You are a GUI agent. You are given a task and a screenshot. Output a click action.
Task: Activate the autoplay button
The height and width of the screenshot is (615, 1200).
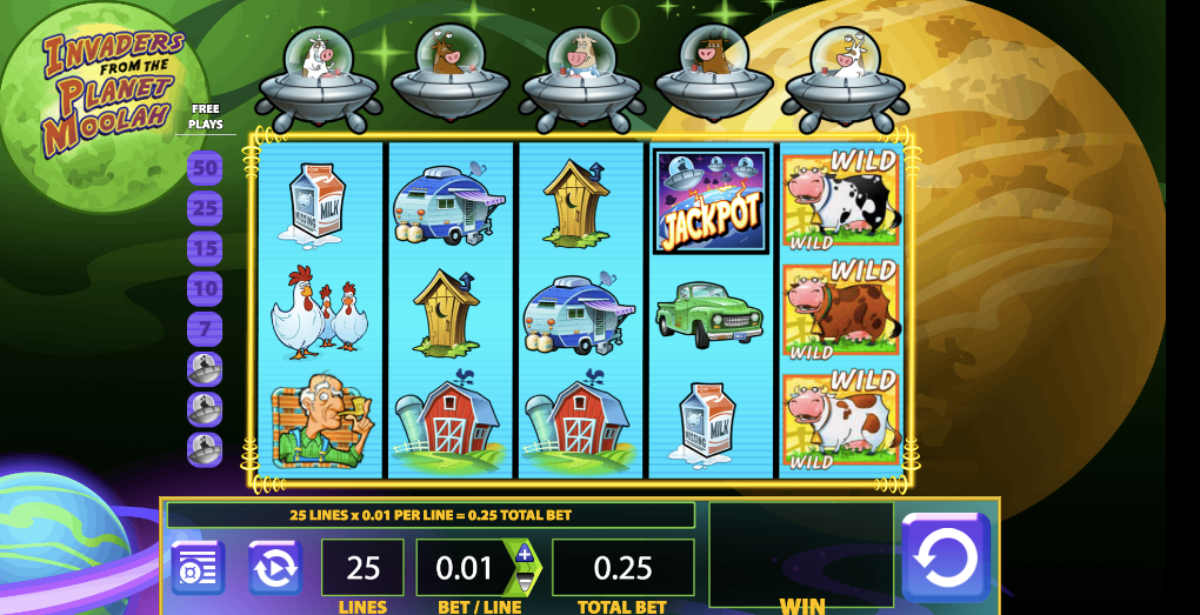tap(275, 567)
